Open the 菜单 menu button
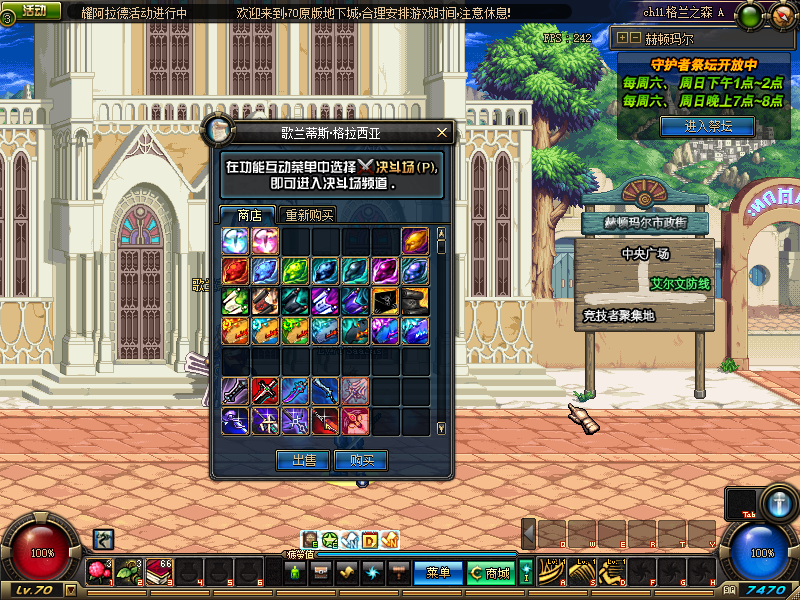 (438, 573)
